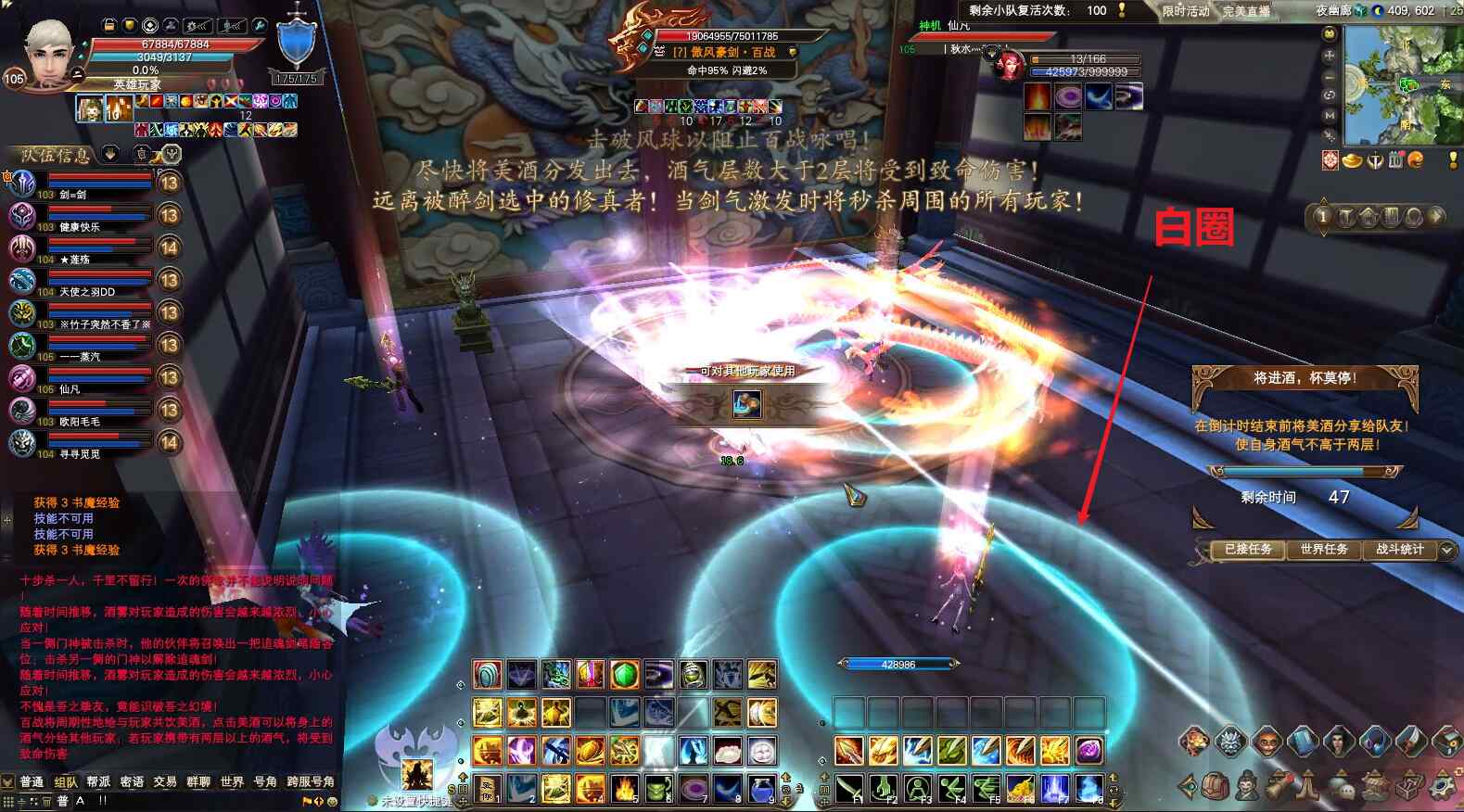Switch to the 密语 whisper tab

[132, 782]
